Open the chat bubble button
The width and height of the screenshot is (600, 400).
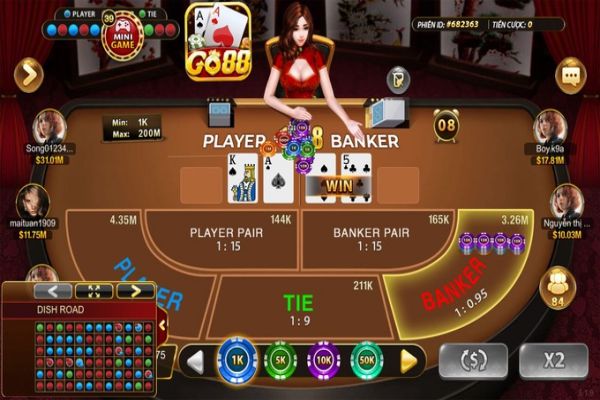(x=571, y=74)
